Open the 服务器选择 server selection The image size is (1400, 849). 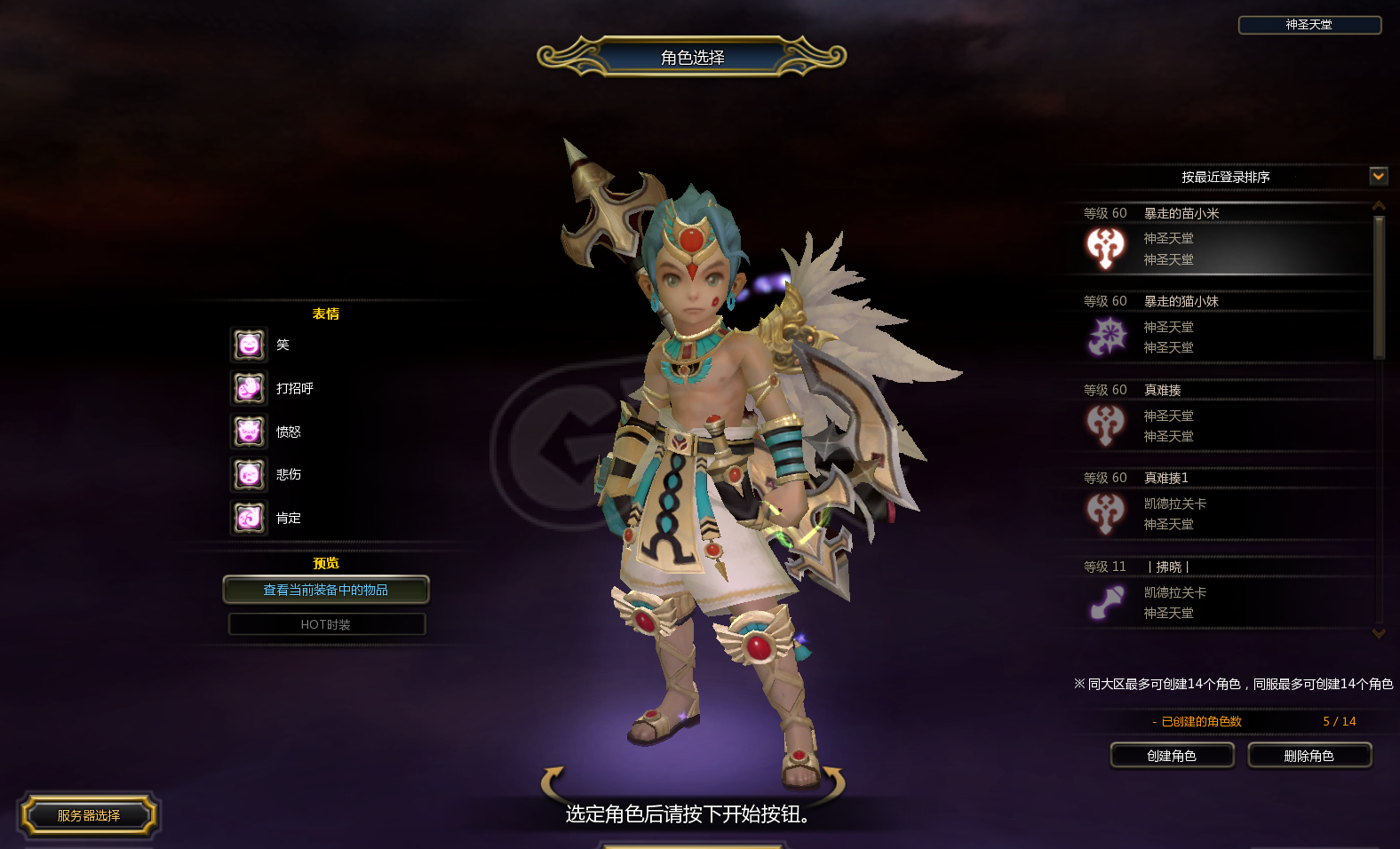pyautogui.click(x=89, y=815)
